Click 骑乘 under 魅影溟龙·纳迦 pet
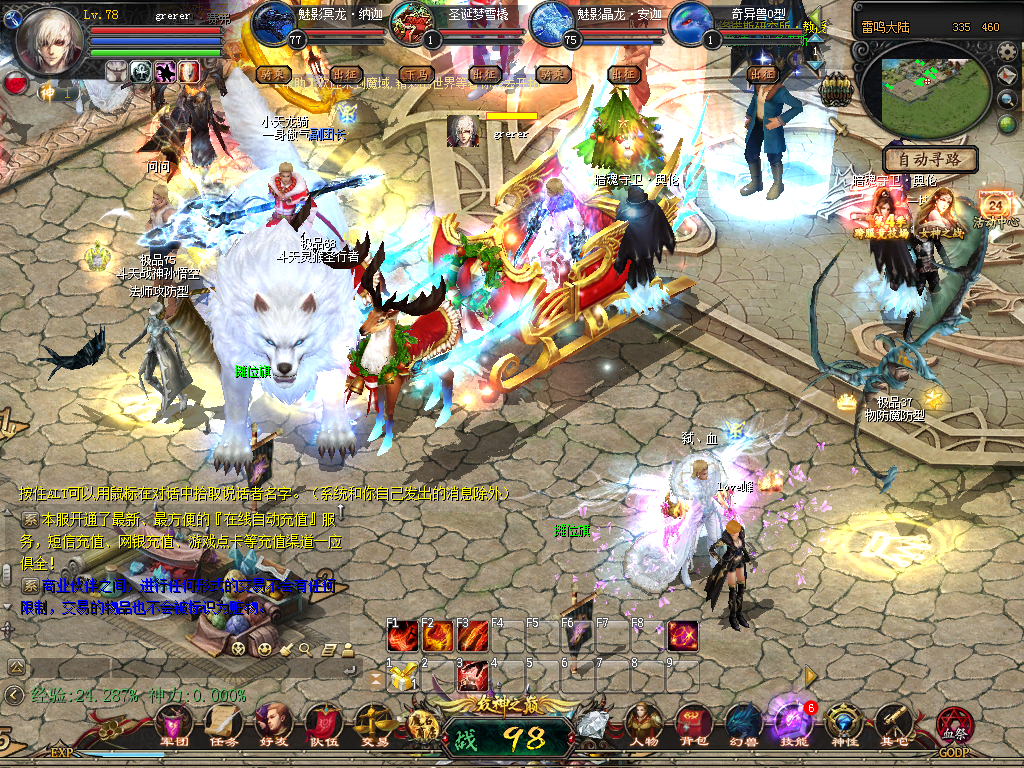This screenshot has height=768, width=1024. (x=273, y=74)
